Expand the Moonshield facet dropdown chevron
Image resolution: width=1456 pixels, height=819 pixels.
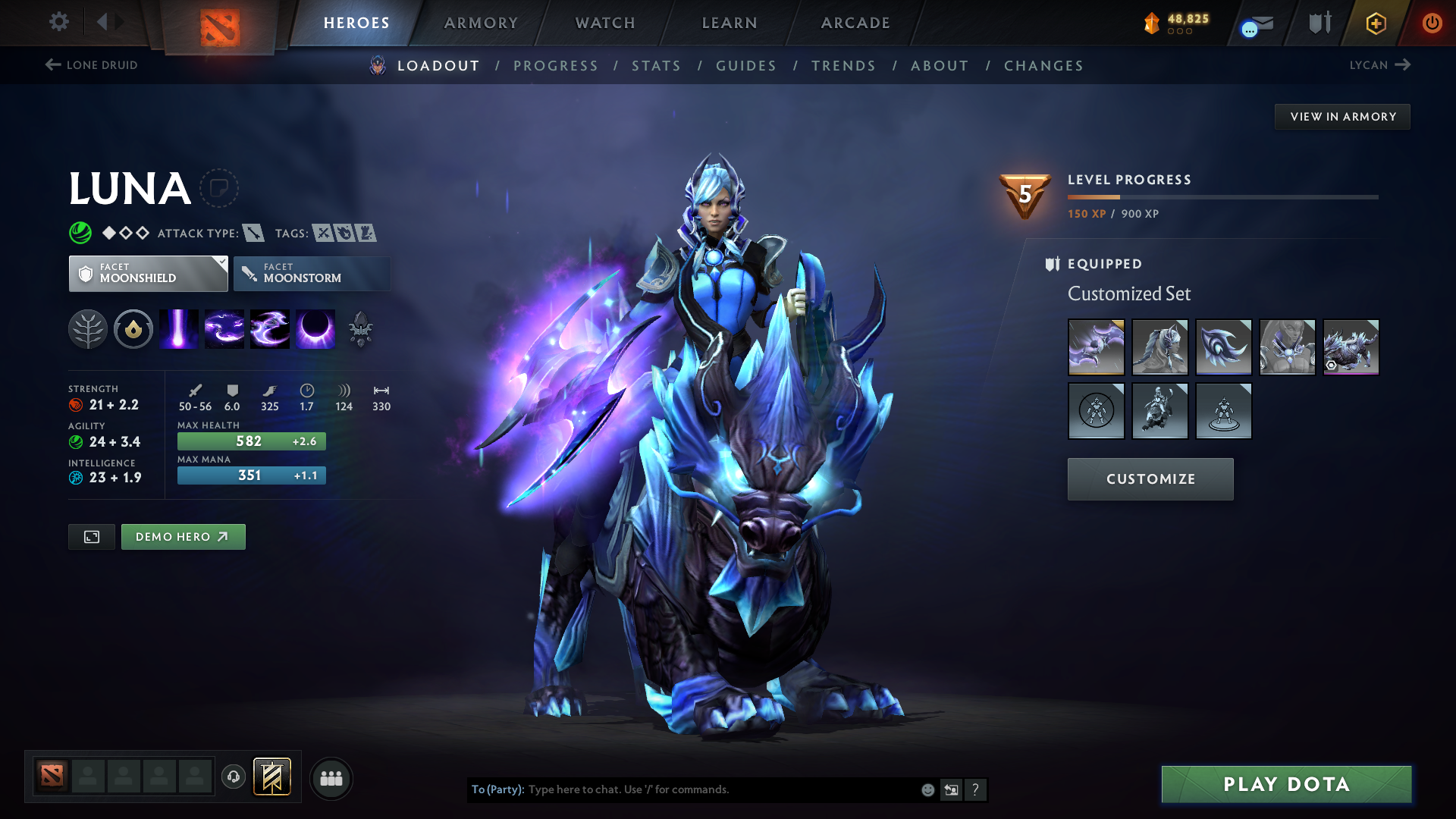point(221,262)
